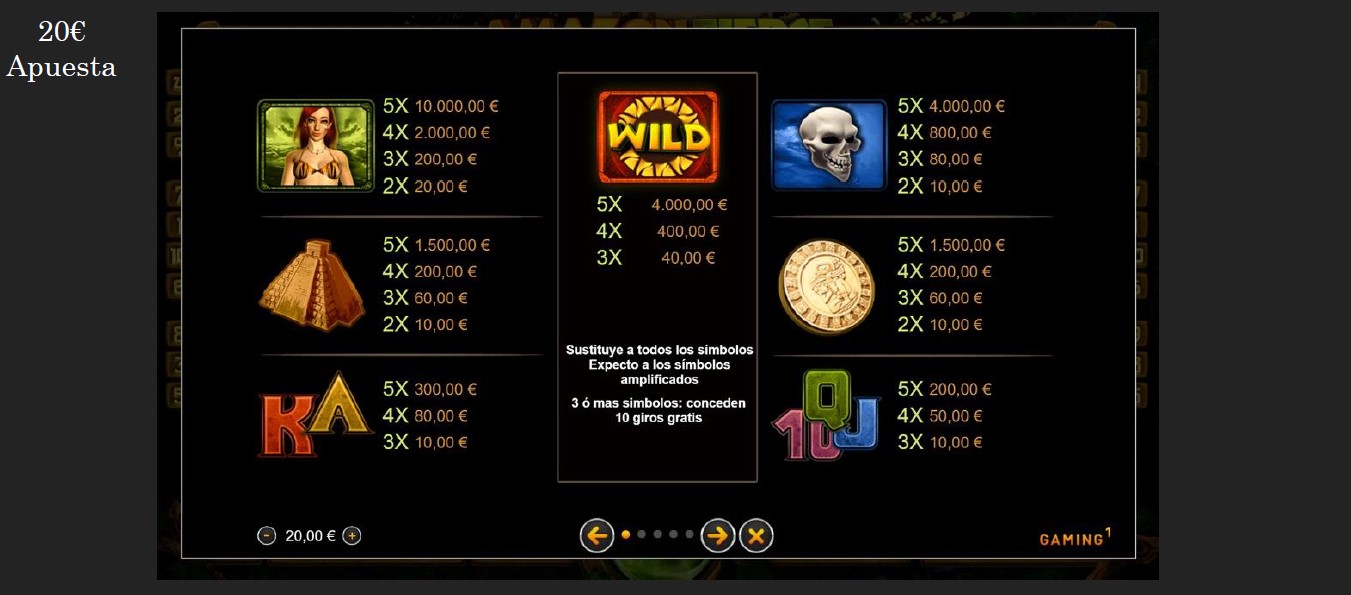
Task: Increase the bet with the plus button
Action: (352, 536)
